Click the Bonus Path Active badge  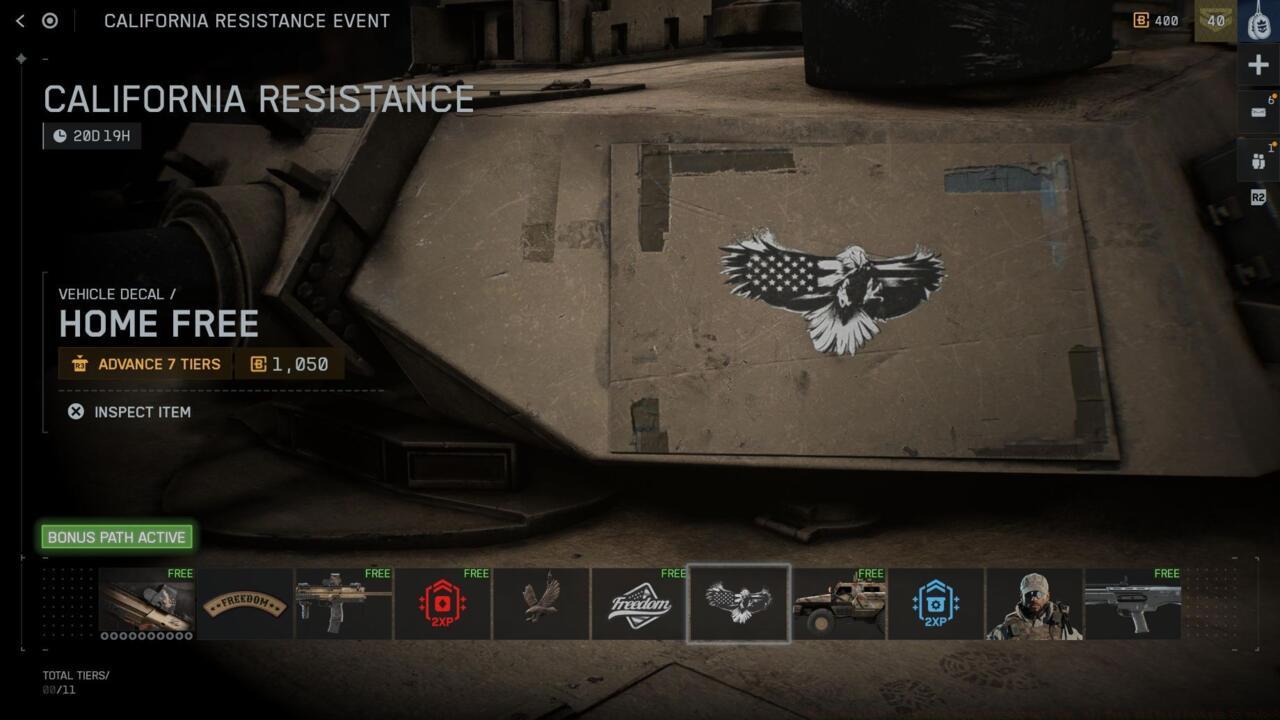pos(116,537)
